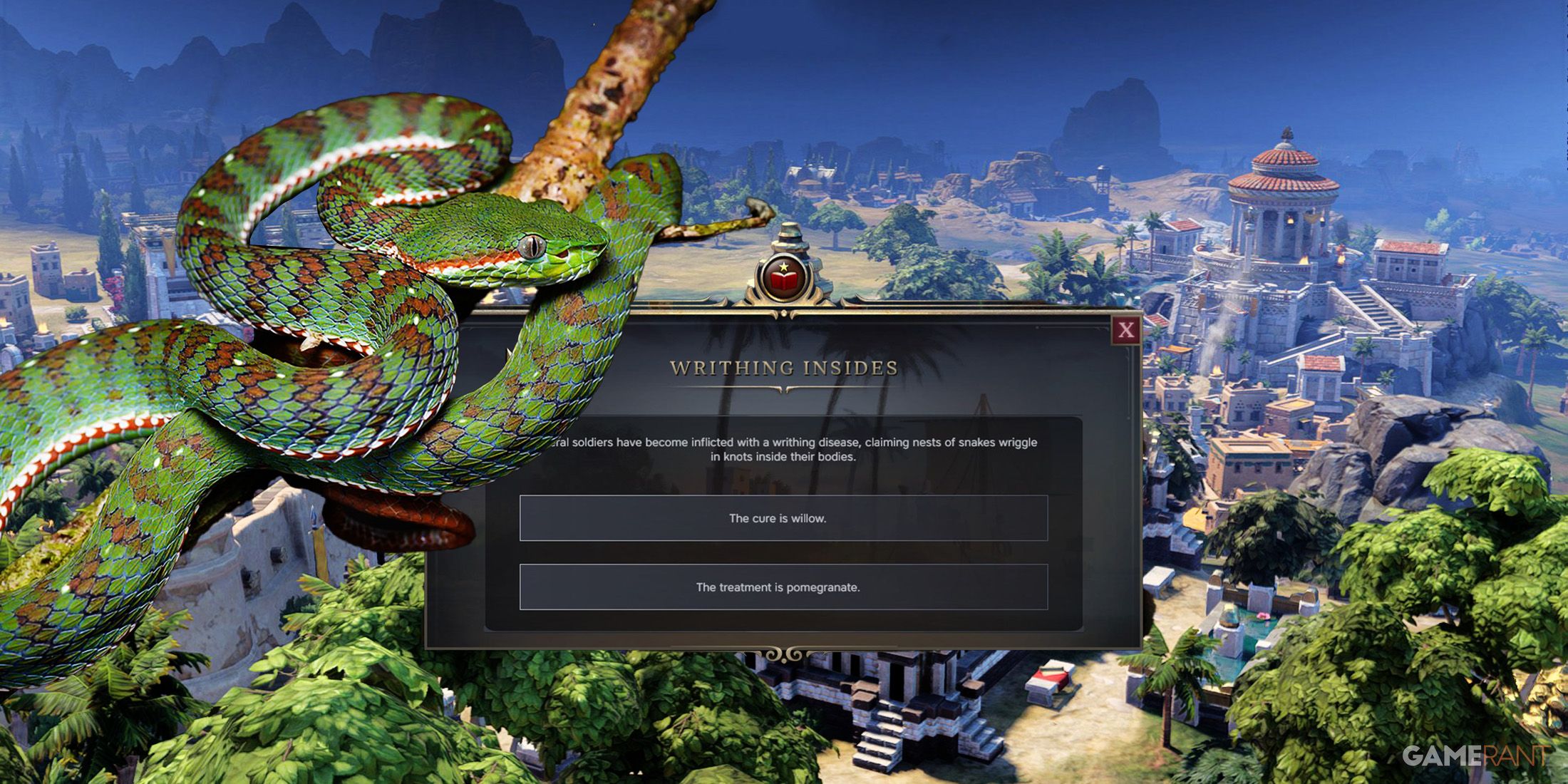Image resolution: width=1568 pixels, height=784 pixels.
Task: Choose "The cure is willow." option
Action: coord(783,518)
